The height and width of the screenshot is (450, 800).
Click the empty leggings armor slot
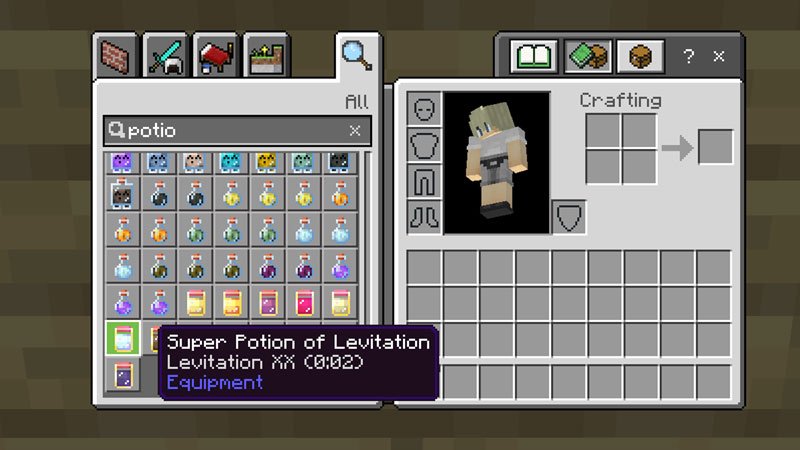[x=424, y=181]
